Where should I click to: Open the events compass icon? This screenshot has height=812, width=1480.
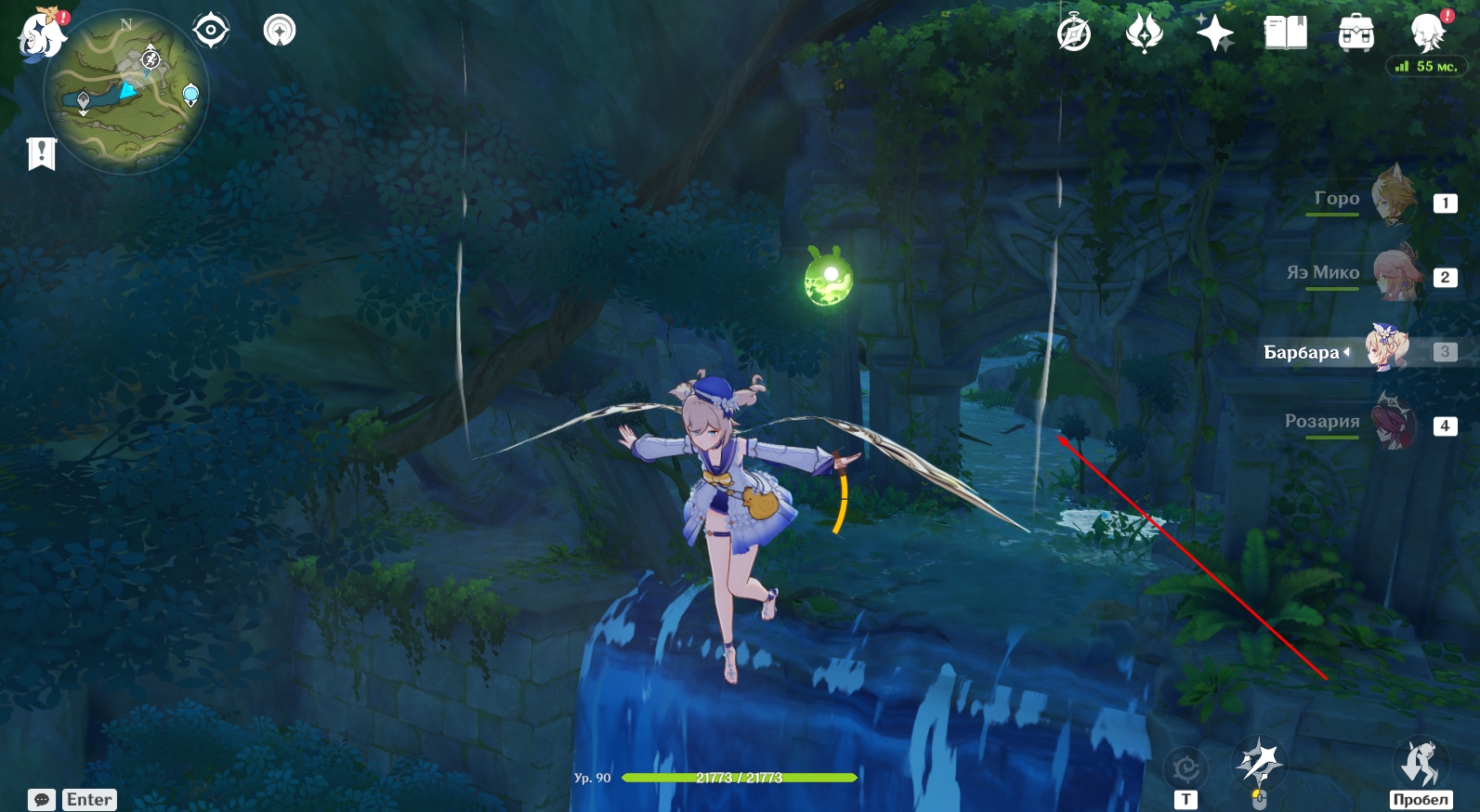(x=1074, y=33)
